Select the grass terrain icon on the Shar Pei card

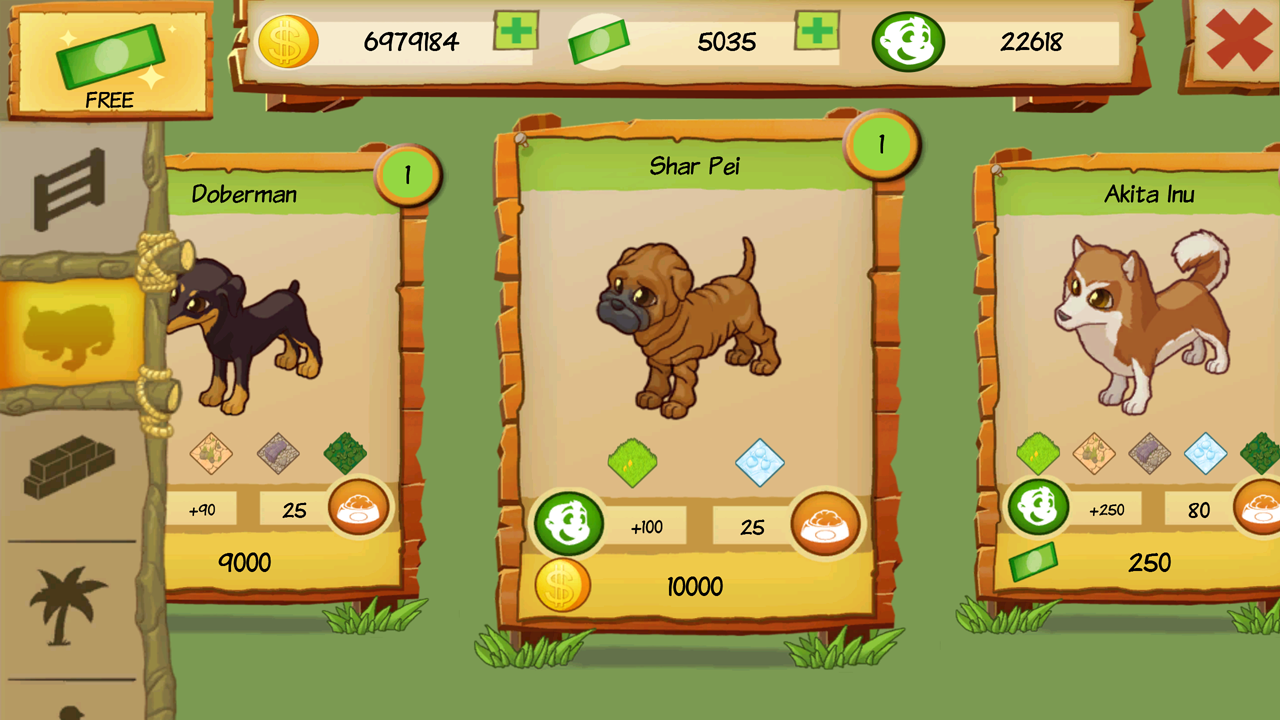[633, 462]
